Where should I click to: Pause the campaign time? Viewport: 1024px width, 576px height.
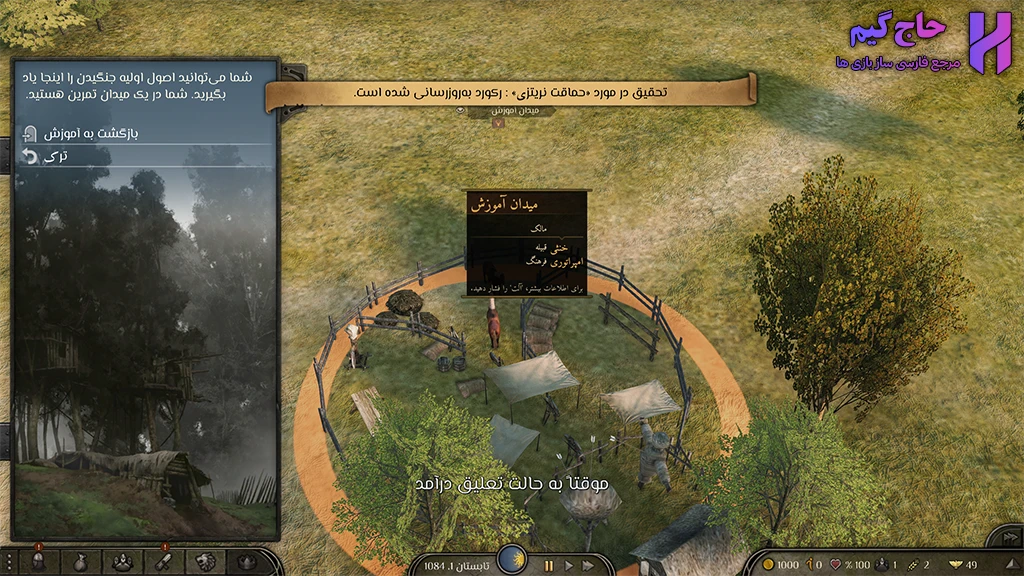coord(548,565)
